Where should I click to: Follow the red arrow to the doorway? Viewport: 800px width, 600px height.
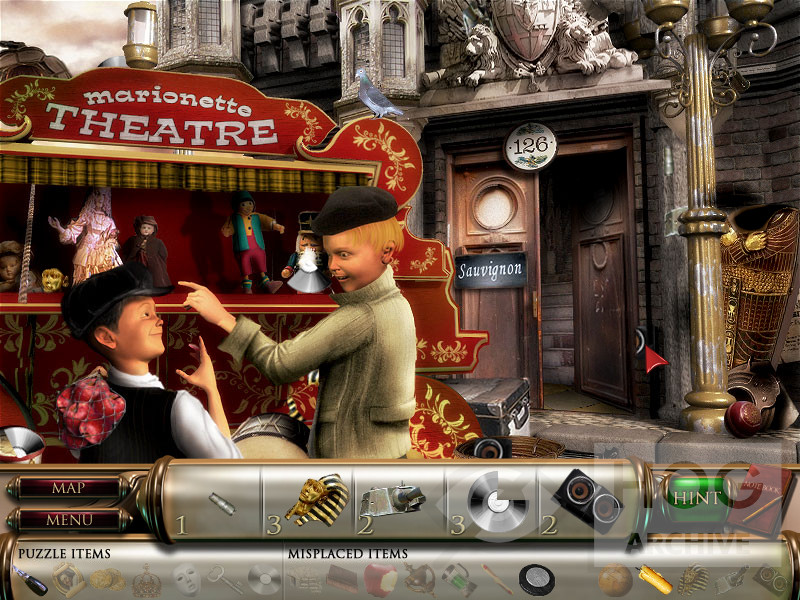654,358
